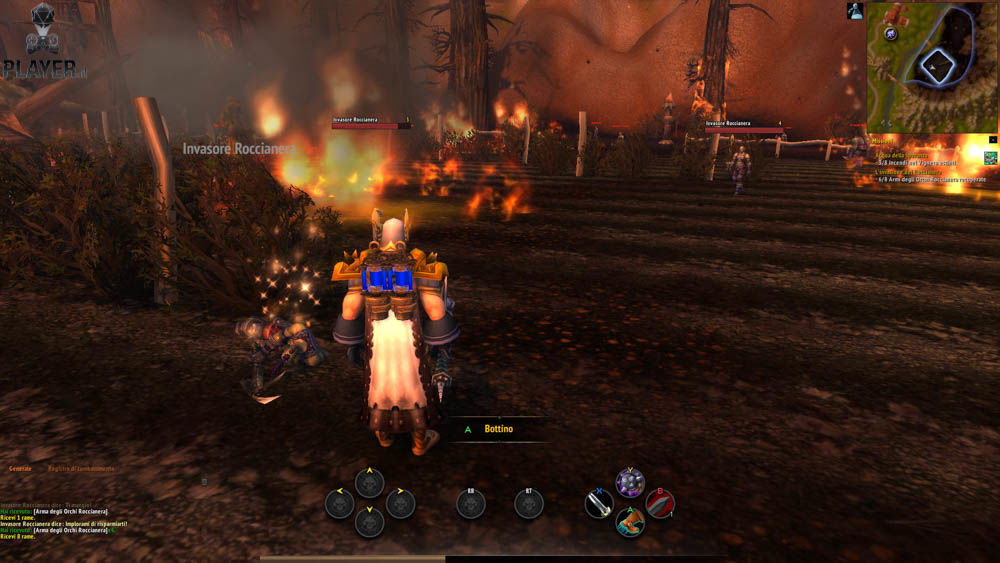Image resolution: width=1000 pixels, height=563 pixels.
Task: Collapse the Missioni objective tracker
Action: coord(992,140)
